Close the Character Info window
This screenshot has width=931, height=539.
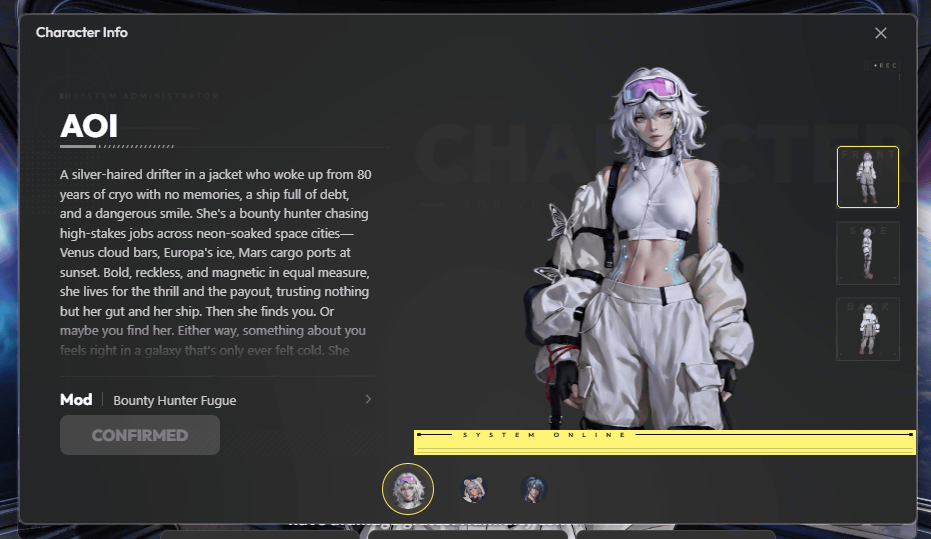pos(880,33)
